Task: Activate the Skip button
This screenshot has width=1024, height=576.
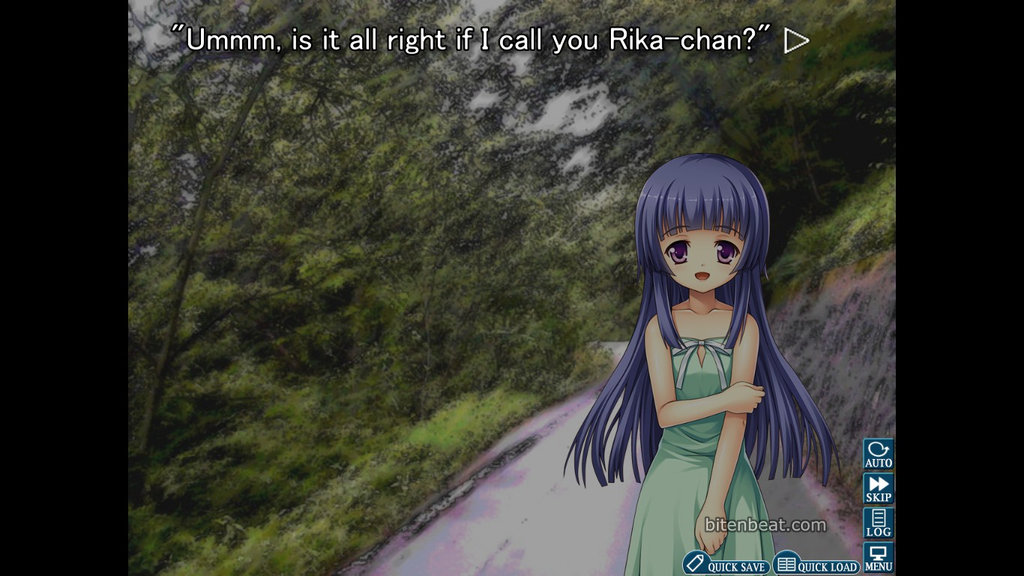Action: [x=878, y=488]
